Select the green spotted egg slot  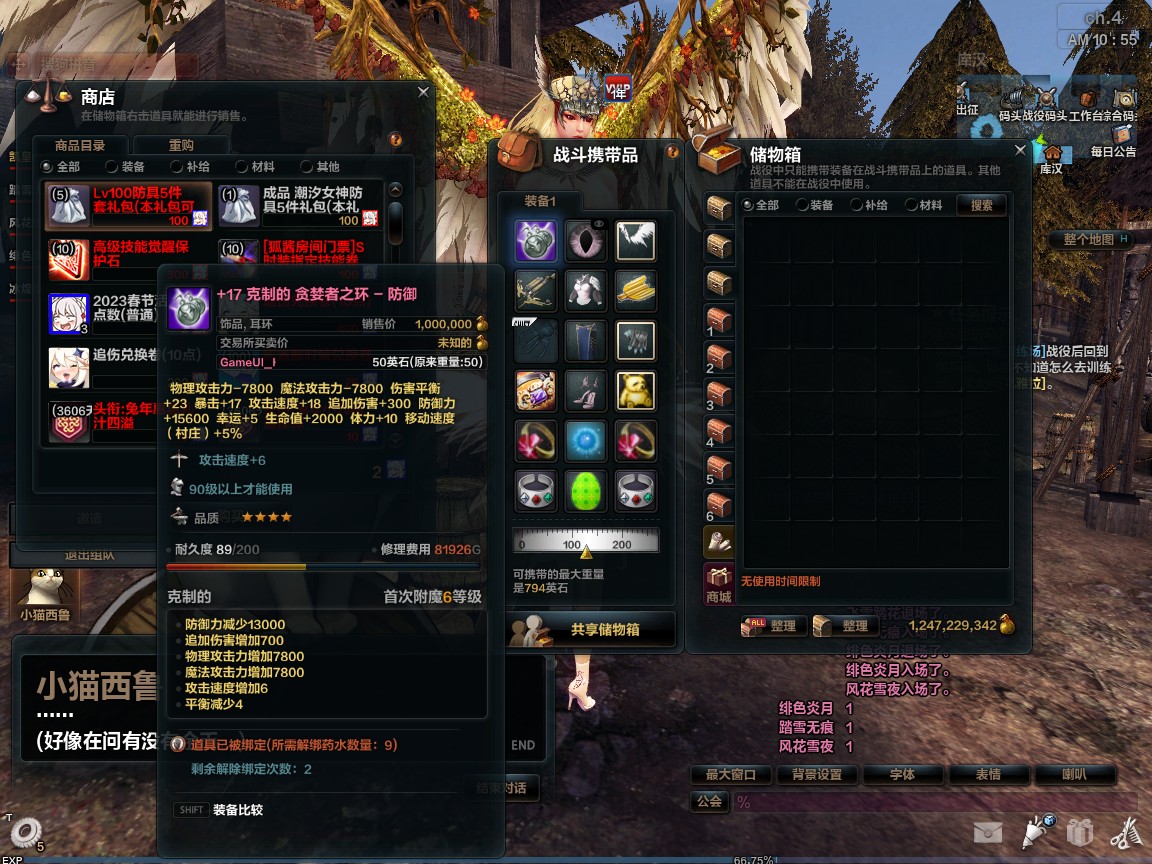click(x=586, y=491)
